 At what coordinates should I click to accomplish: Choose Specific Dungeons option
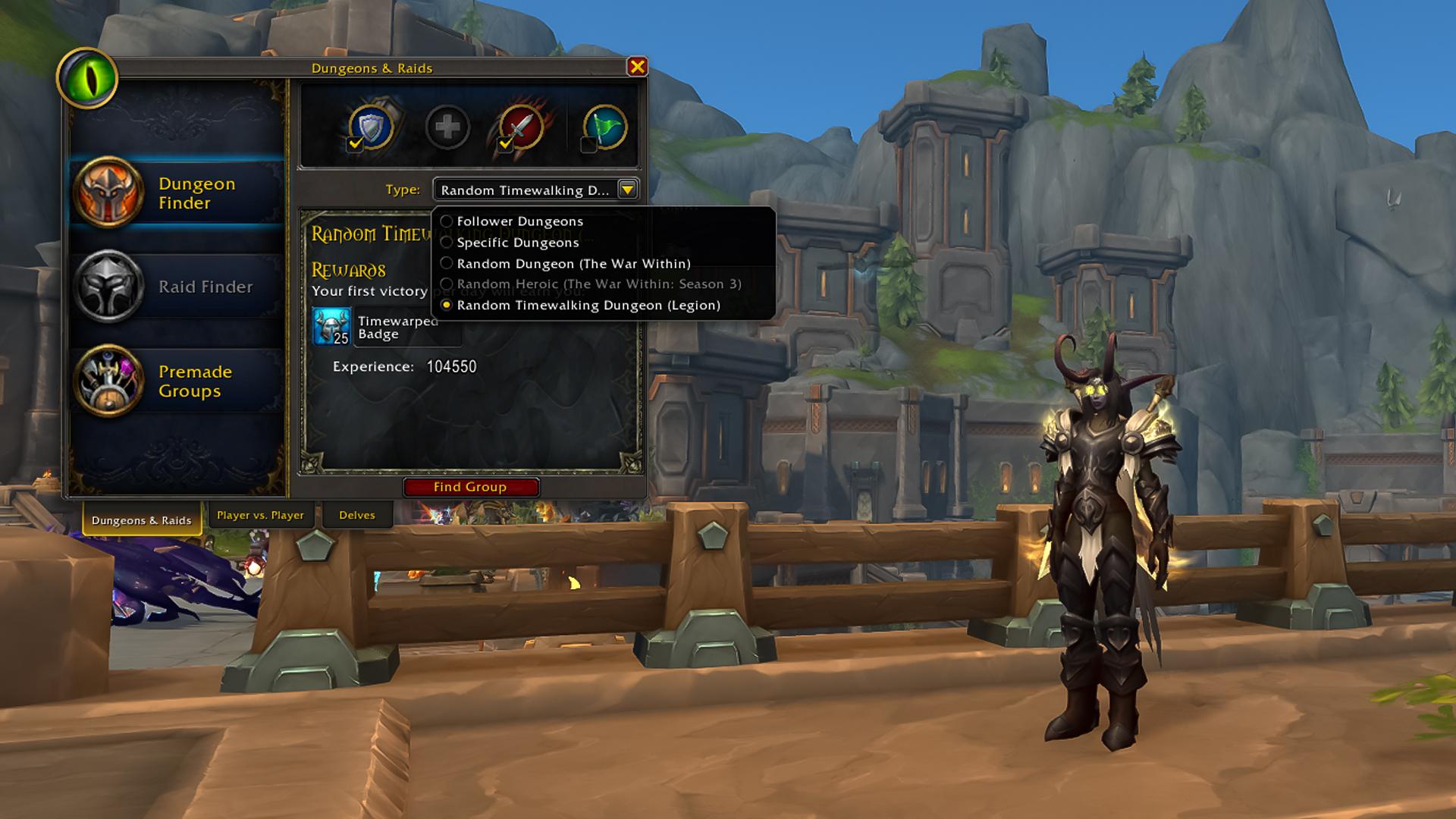tap(518, 243)
